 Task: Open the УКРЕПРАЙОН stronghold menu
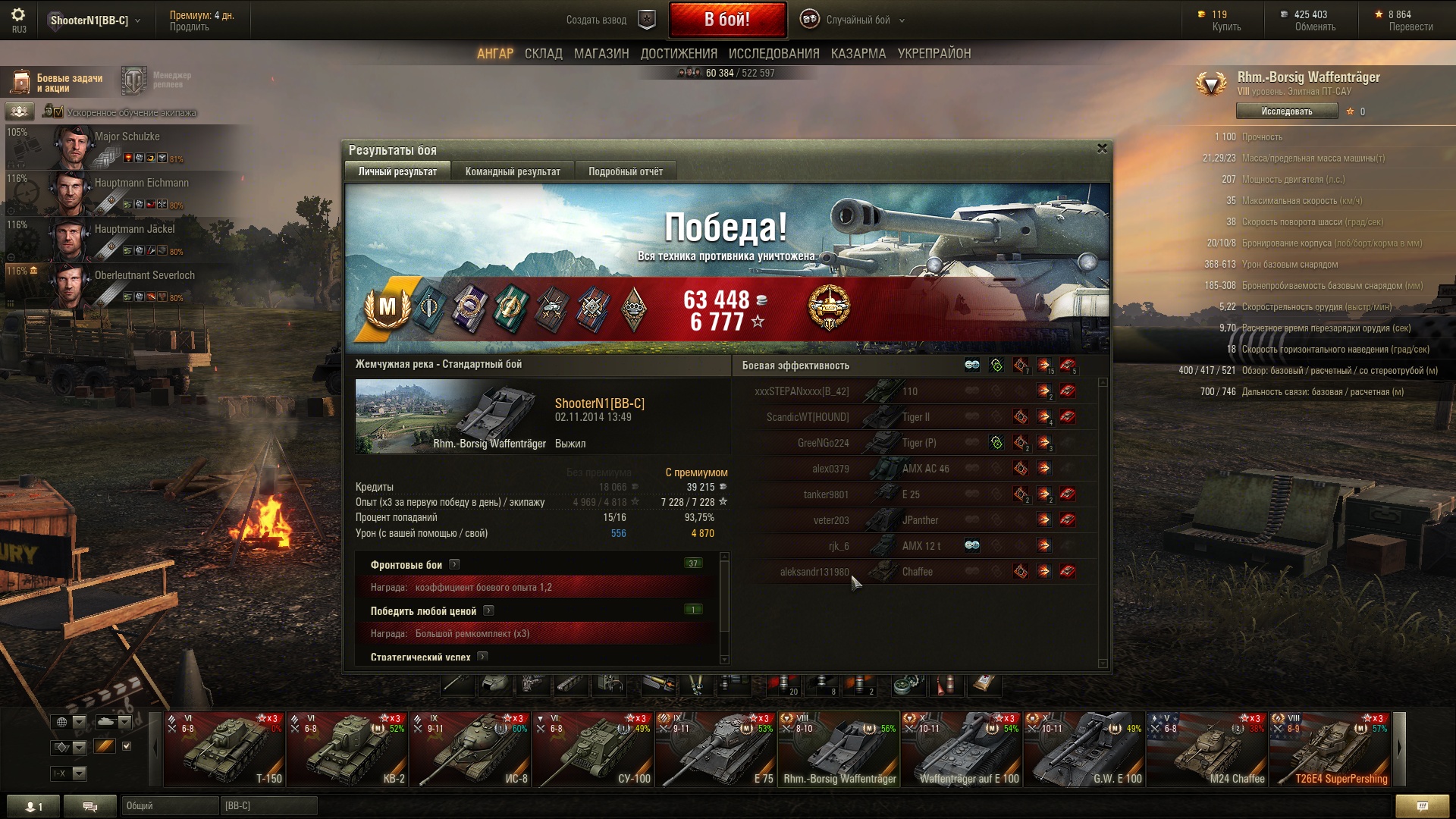pos(934,54)
